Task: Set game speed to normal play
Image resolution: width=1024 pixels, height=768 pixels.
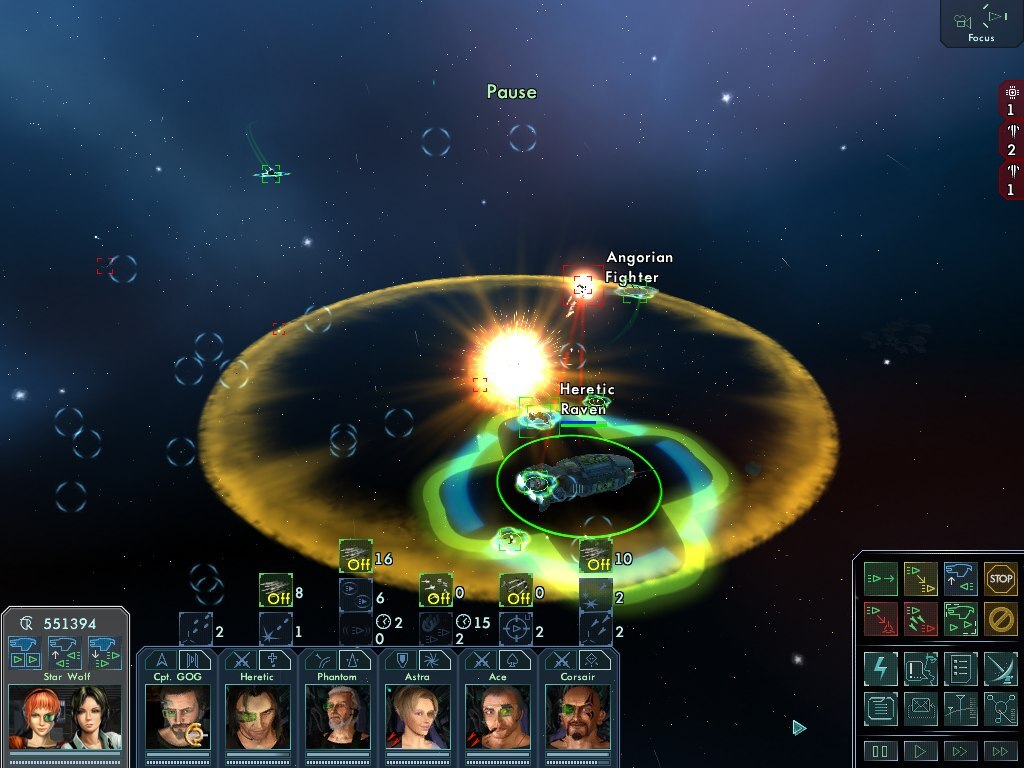Action: [x=920, y=751]
